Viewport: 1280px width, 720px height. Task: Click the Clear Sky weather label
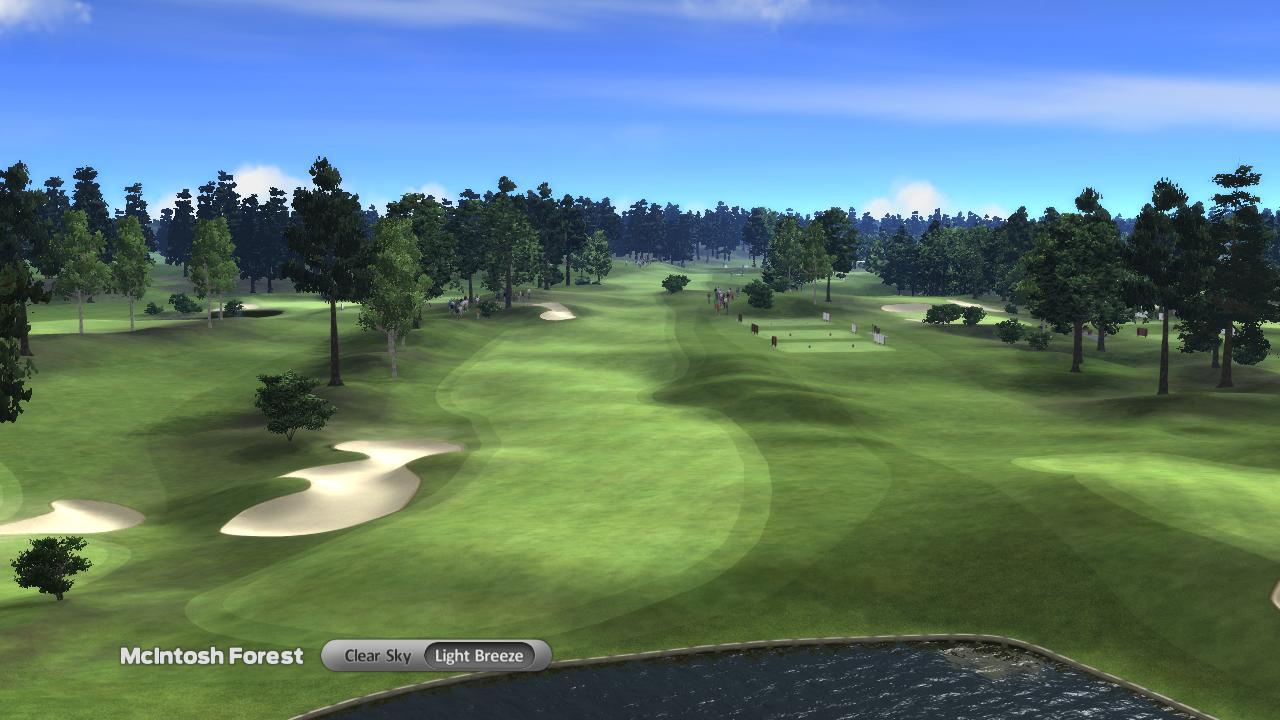(x=376, y=655)
